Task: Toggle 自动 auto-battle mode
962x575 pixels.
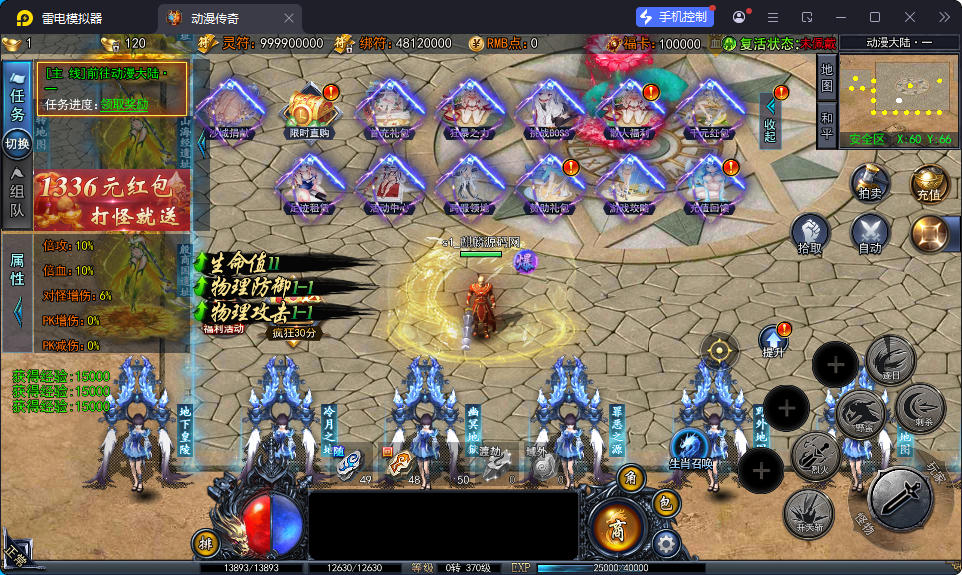Action: coord(870,234)
